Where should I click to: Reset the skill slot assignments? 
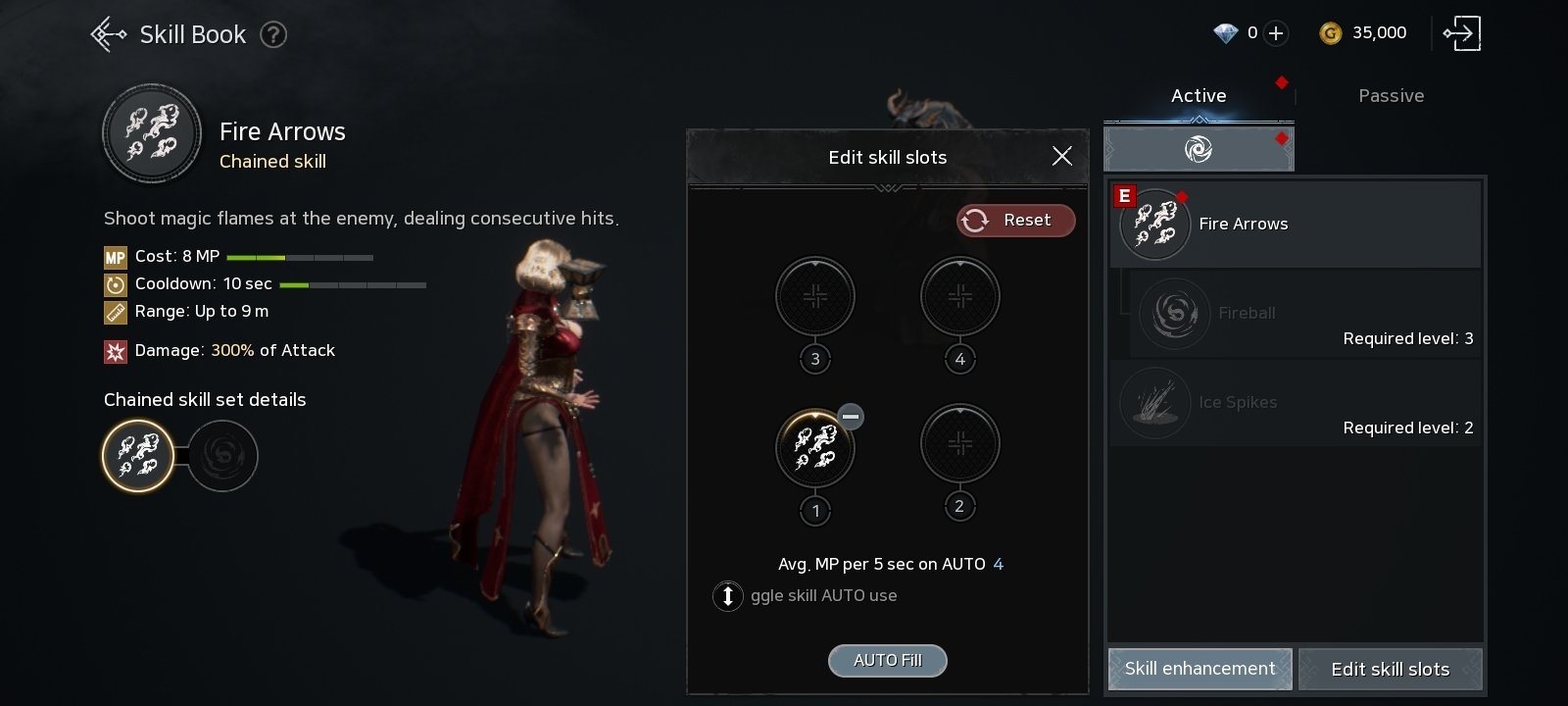click(1015, 221)
